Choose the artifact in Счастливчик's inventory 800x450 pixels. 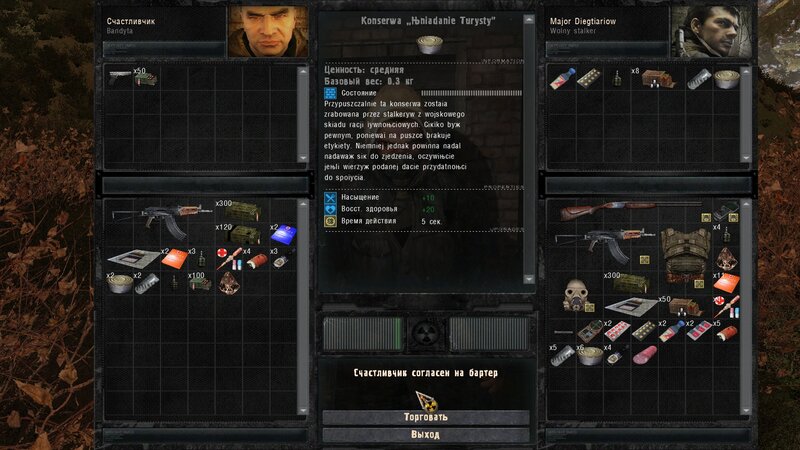230,283
